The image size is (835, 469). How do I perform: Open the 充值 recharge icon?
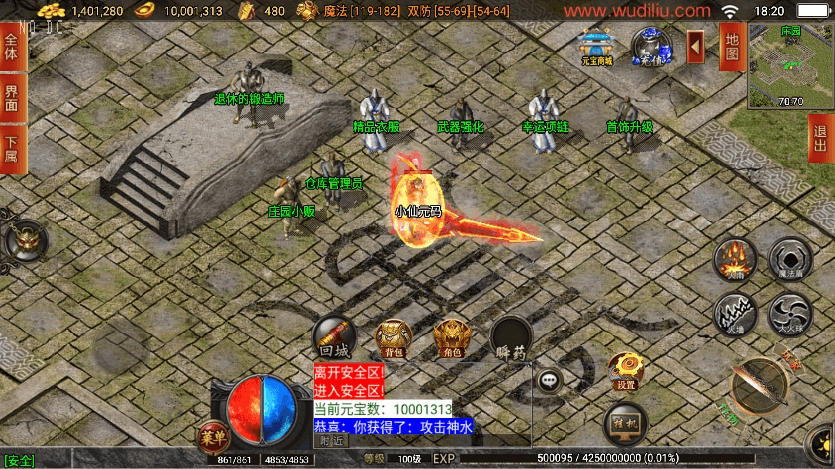tap(652, 46)
